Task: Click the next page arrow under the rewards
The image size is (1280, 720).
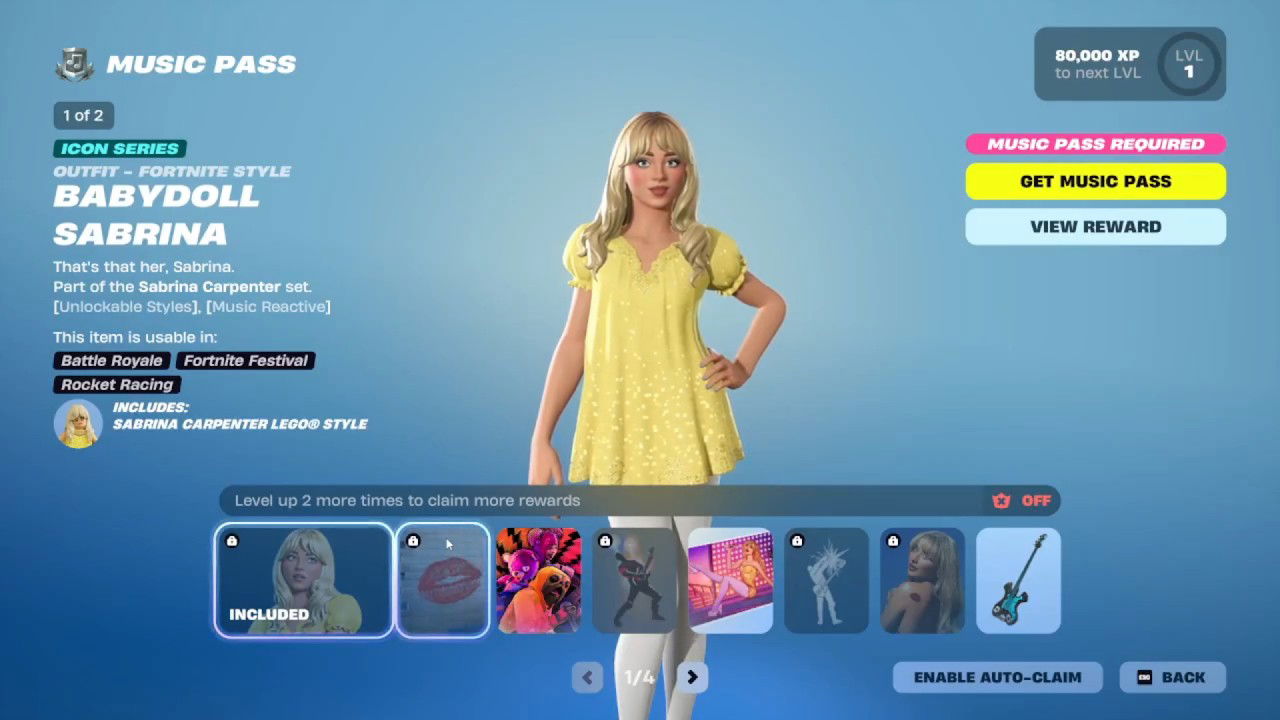Action: point(692,677)
